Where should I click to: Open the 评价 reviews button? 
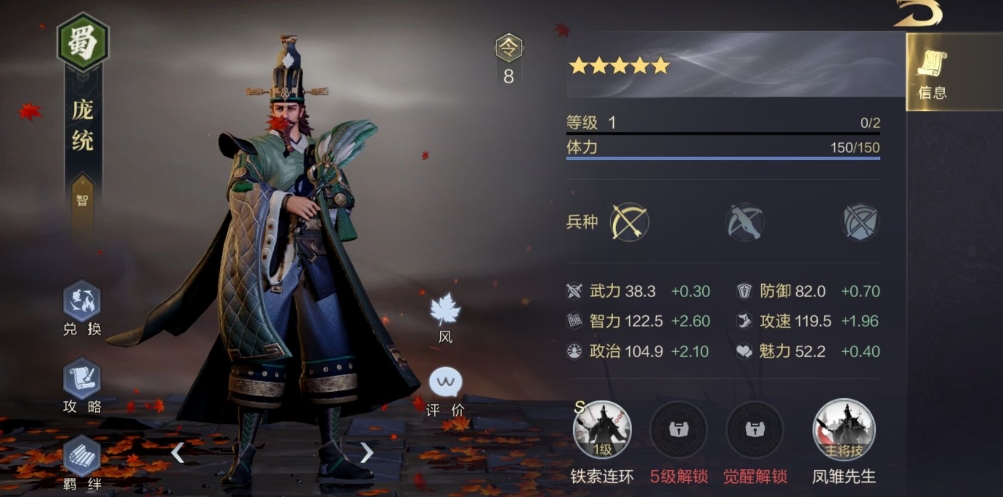pos(445,383)
